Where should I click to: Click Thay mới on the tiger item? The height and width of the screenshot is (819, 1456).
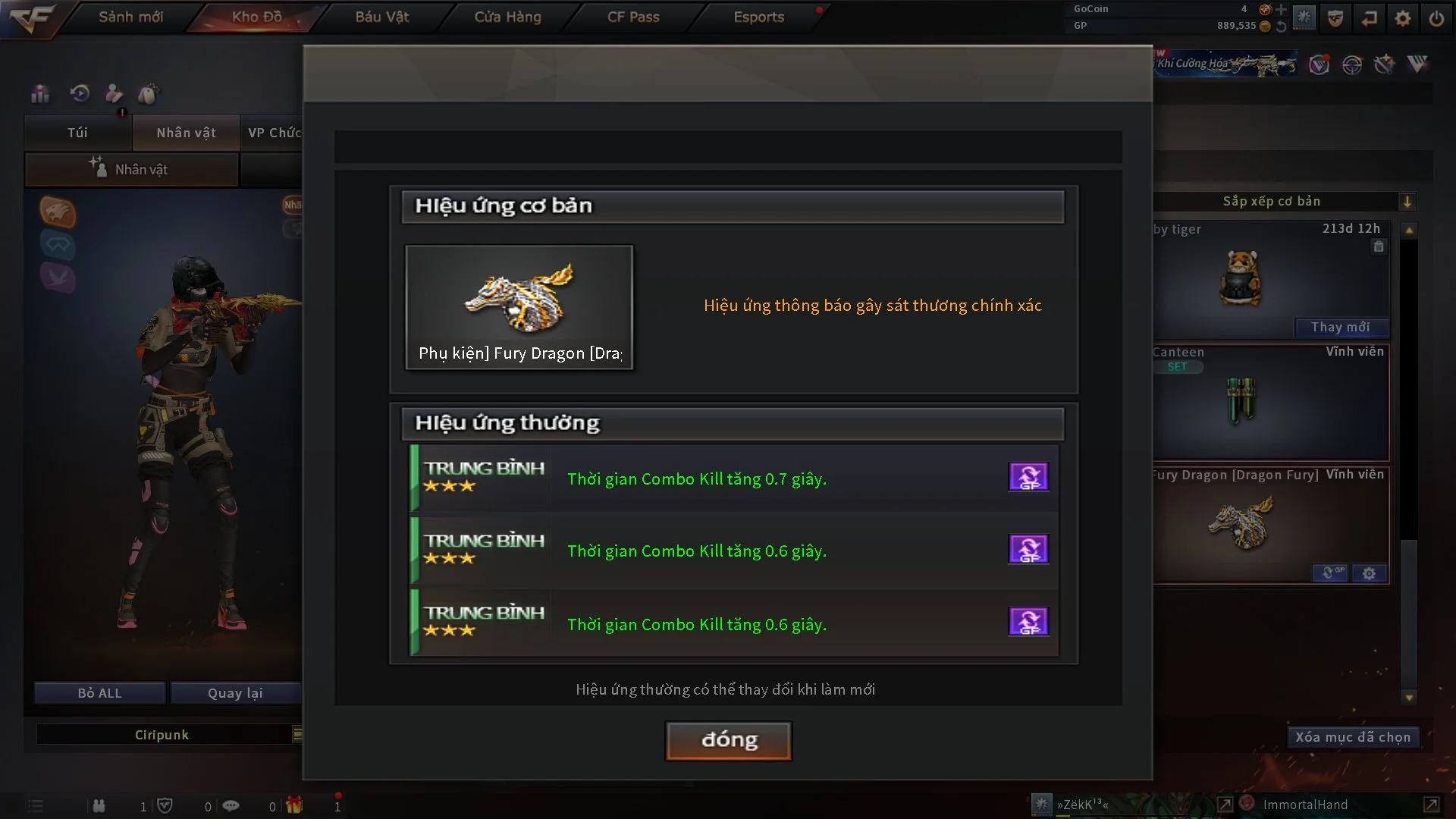pyautogui.click(x=1340, y=327)
